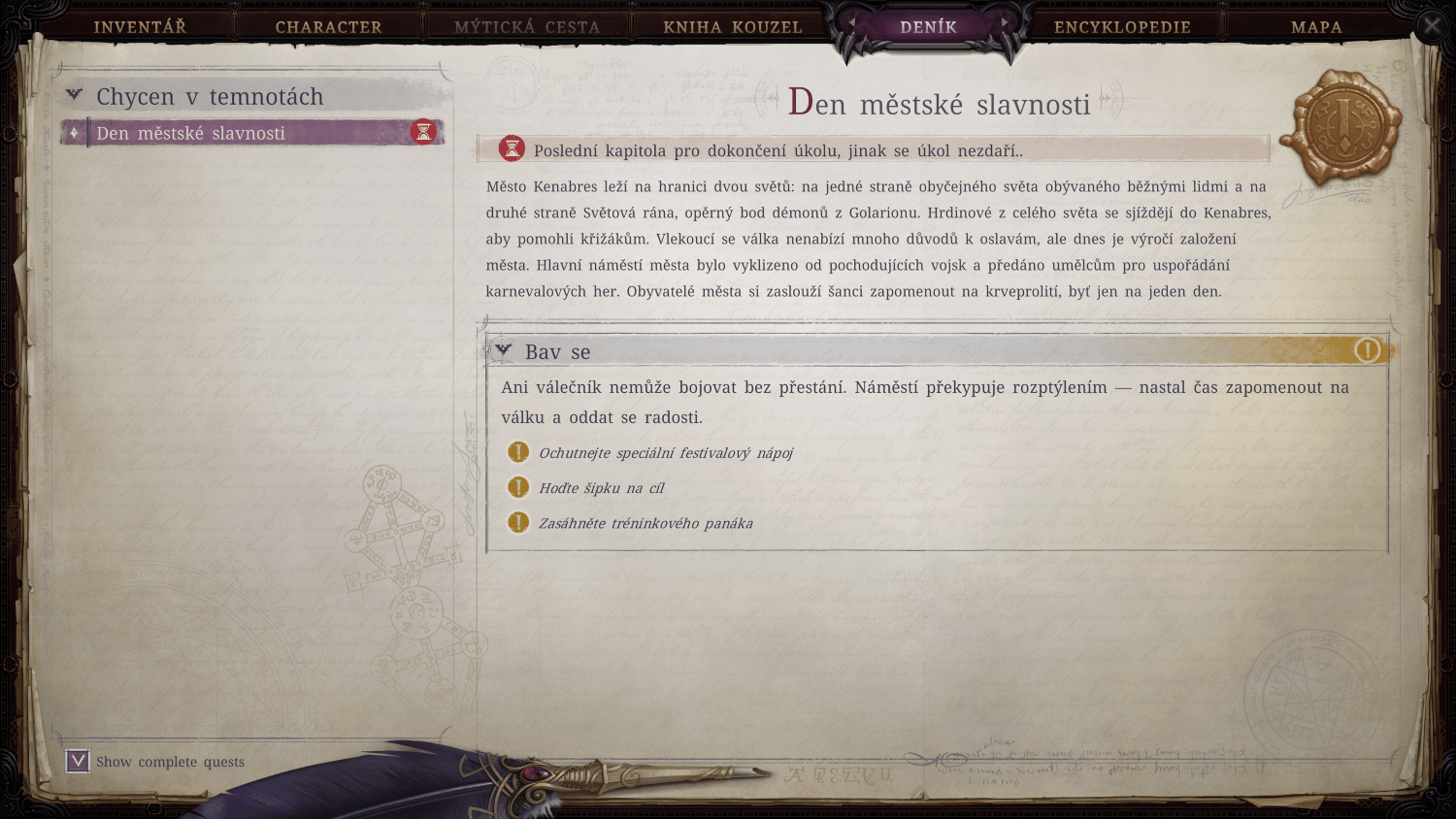The width and height of the screenshot is (1456, 819).
Task: Switch to the INVENTÁŘ tab
Action: [140, 26]
